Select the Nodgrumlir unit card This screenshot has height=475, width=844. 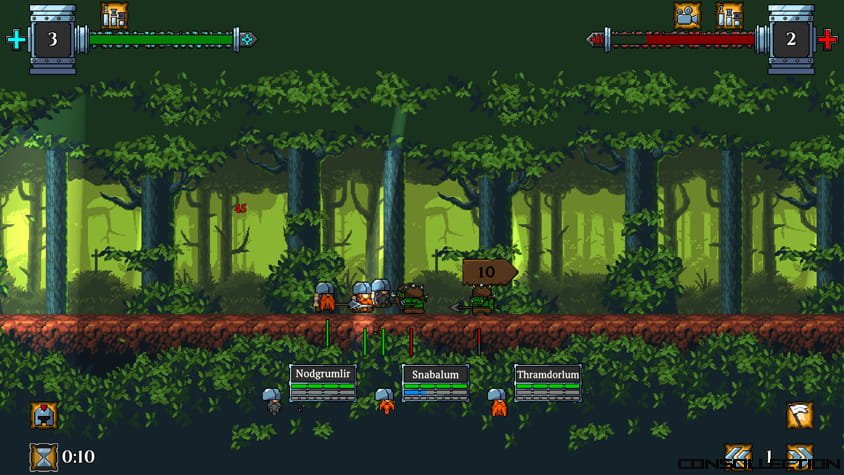(x=322, y=383)
